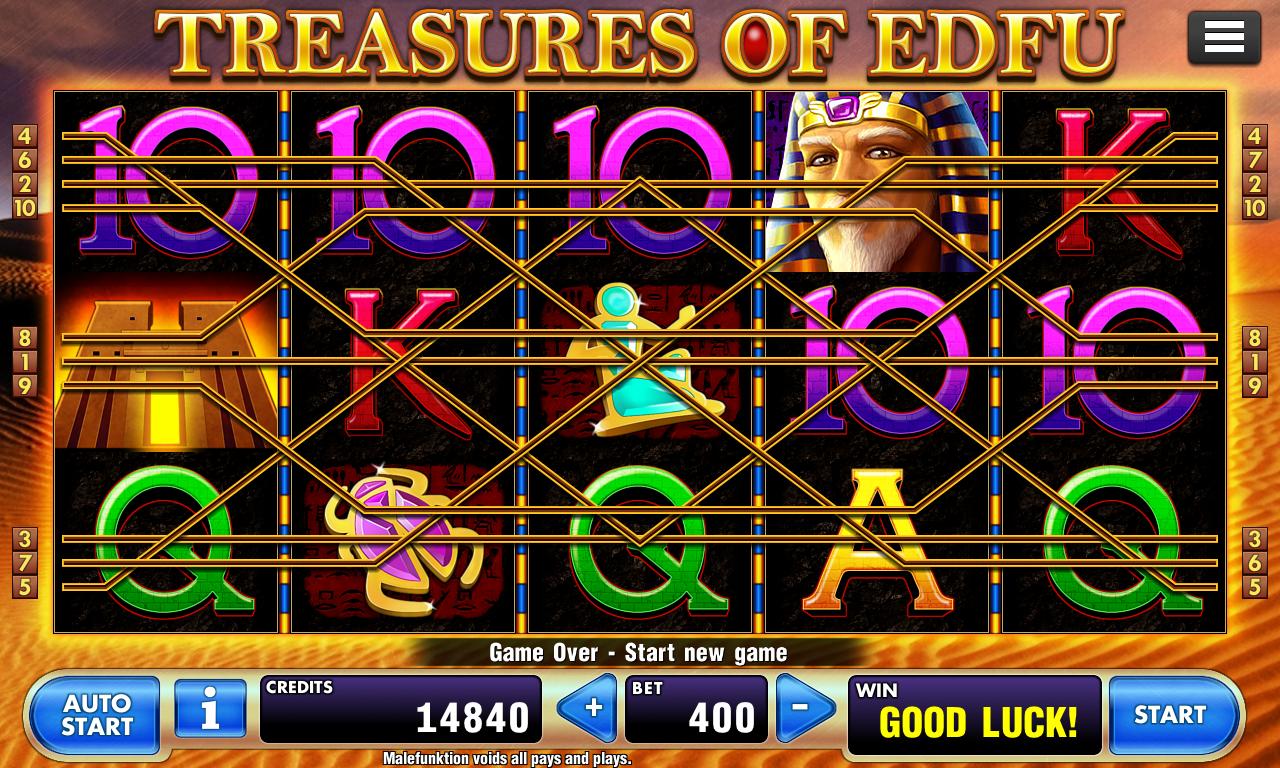Decrease bet with the minus arrow

click(805, 708)
